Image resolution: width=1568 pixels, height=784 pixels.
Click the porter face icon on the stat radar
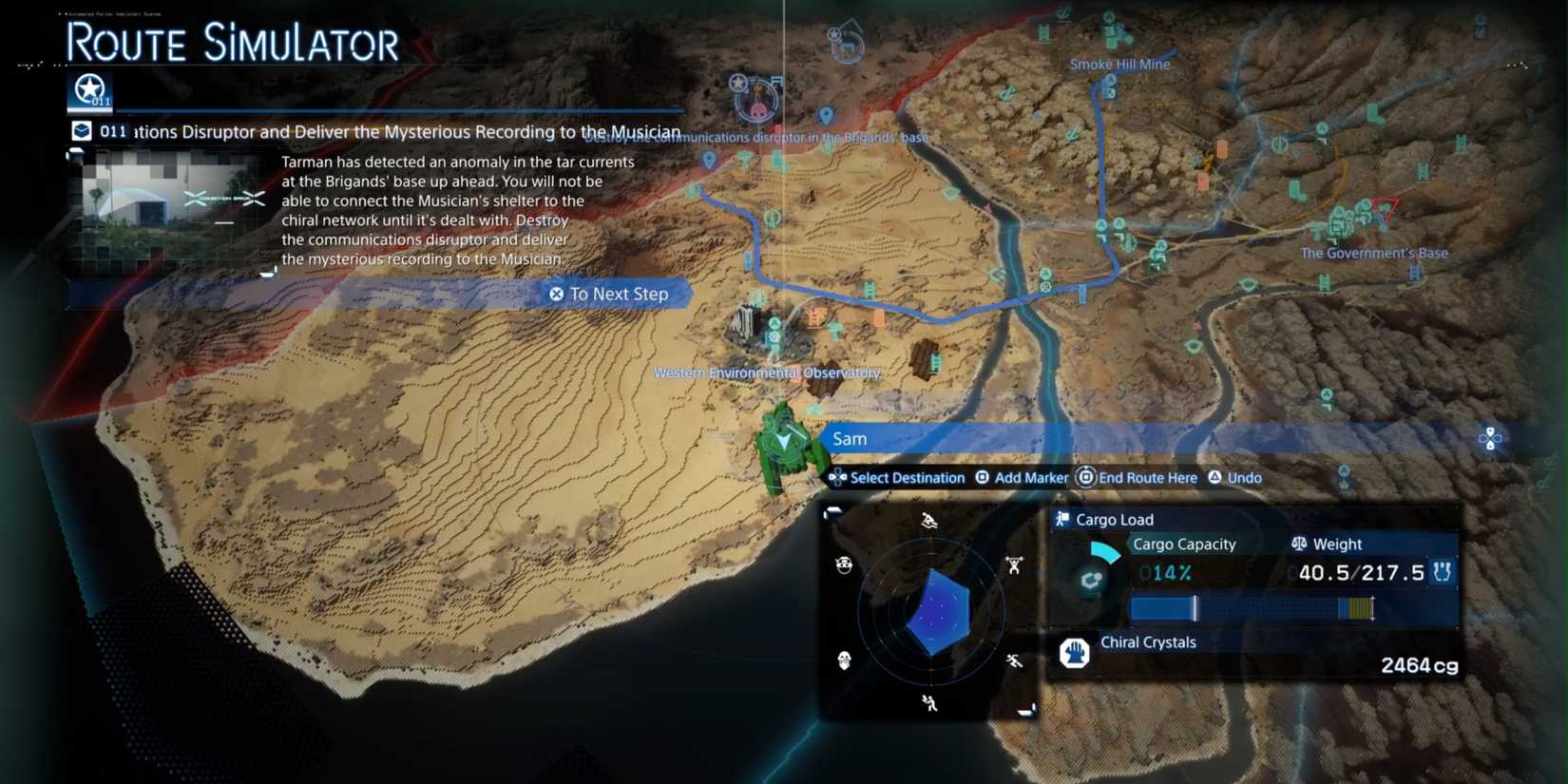pos(845,564)
